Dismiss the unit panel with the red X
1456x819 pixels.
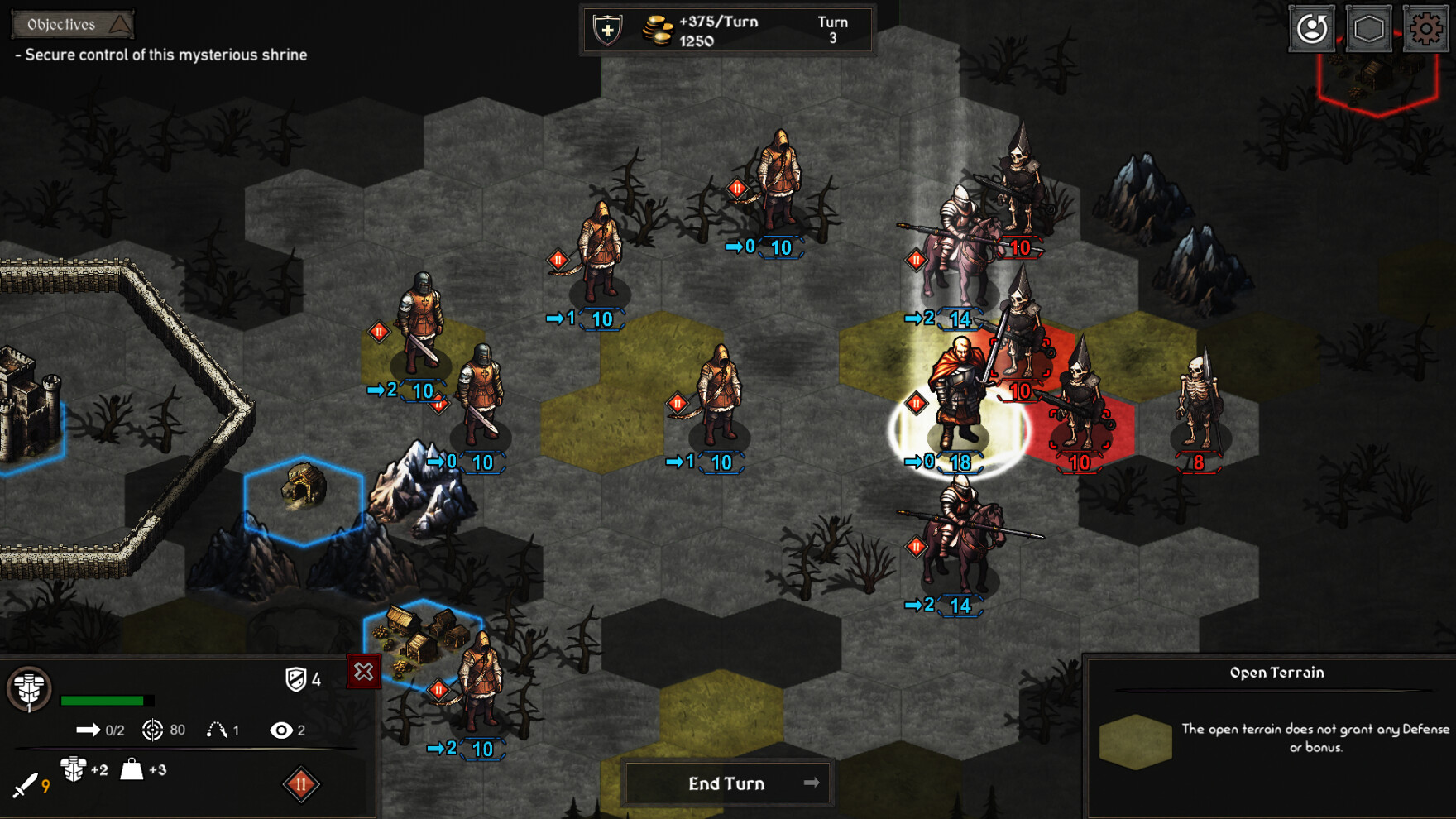tap(366, 672)
